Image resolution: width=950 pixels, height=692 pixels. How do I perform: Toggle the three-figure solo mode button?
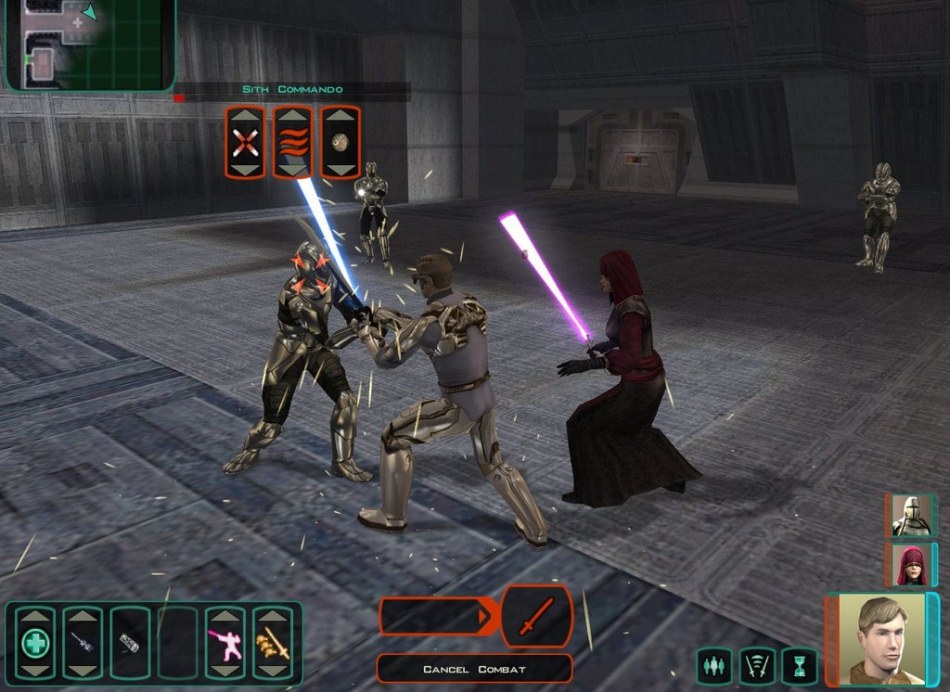click(x=713, y=665)
